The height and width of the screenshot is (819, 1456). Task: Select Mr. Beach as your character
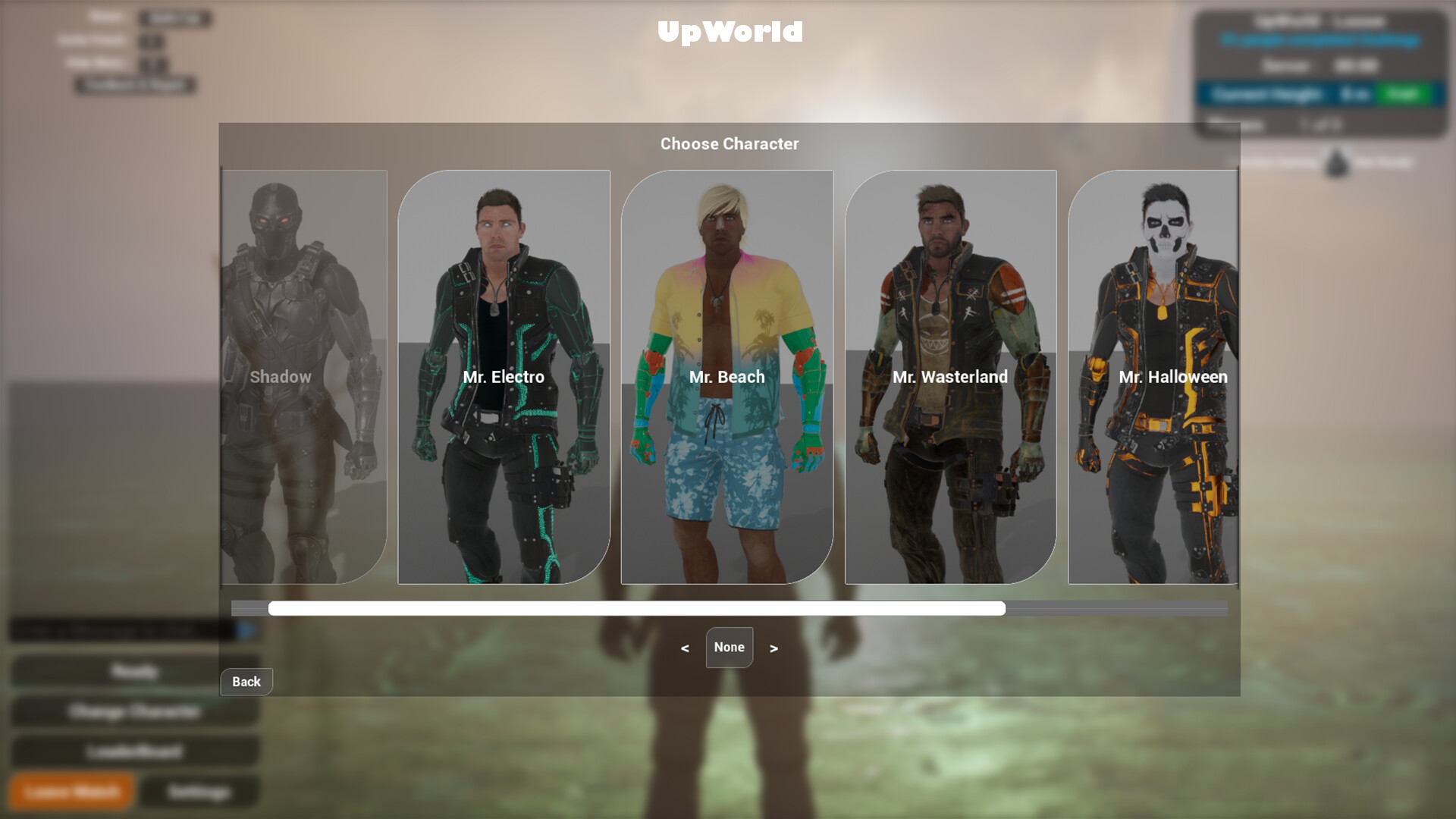[x=727, y=377]
